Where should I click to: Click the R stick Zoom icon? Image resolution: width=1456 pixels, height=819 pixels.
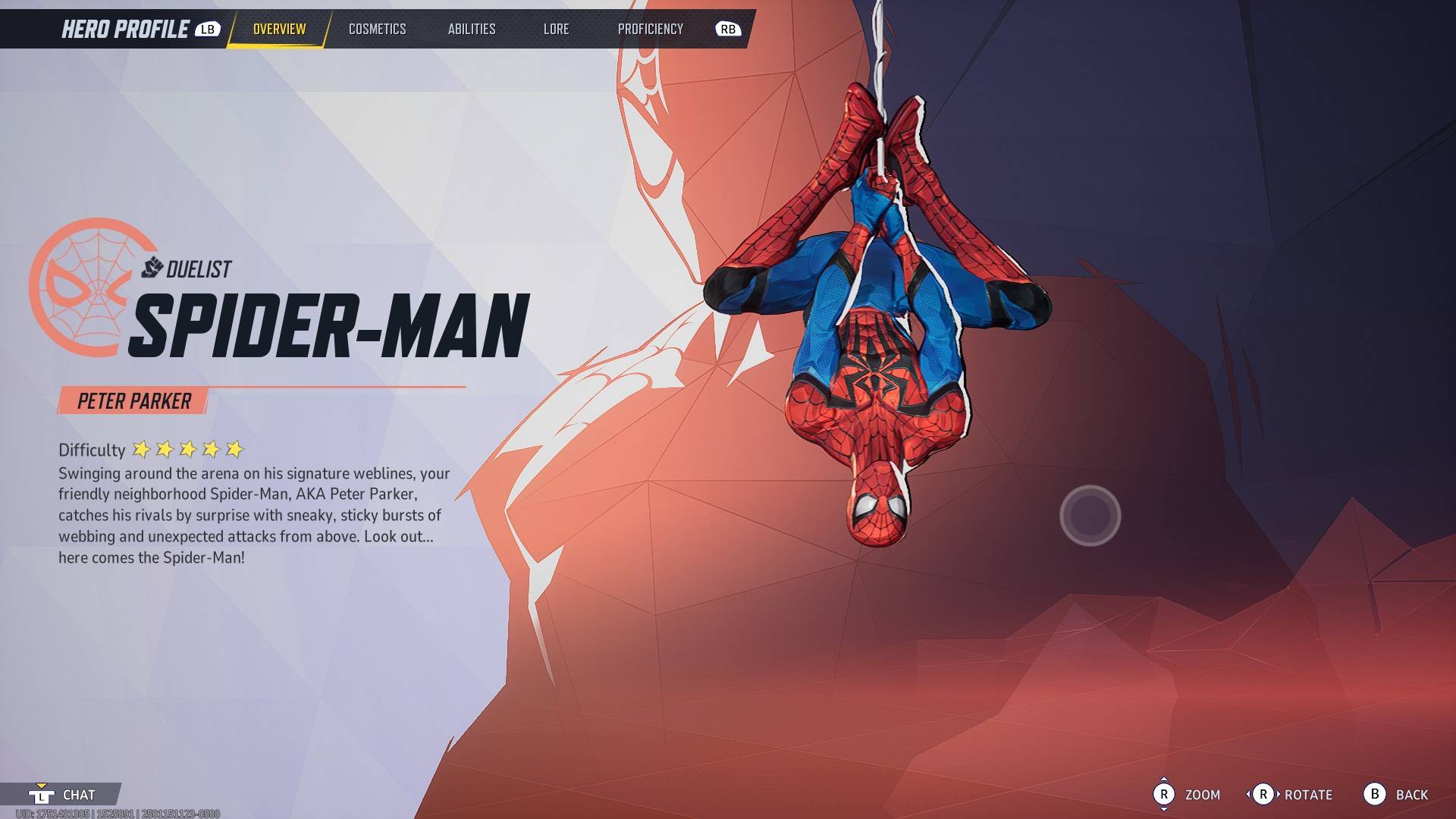(x=1163, y=795)
